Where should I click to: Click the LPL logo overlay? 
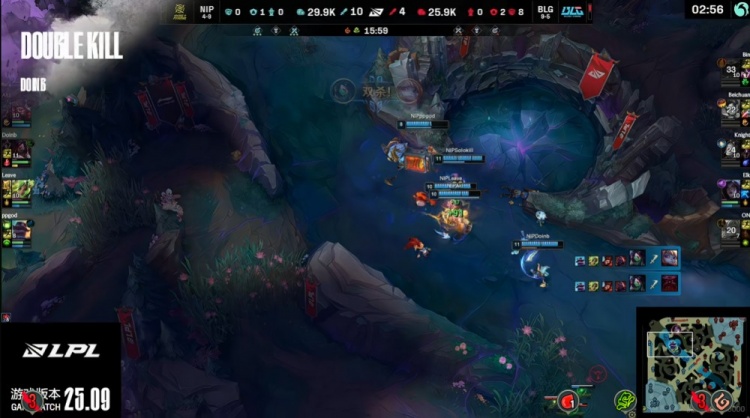click(60, 351)
